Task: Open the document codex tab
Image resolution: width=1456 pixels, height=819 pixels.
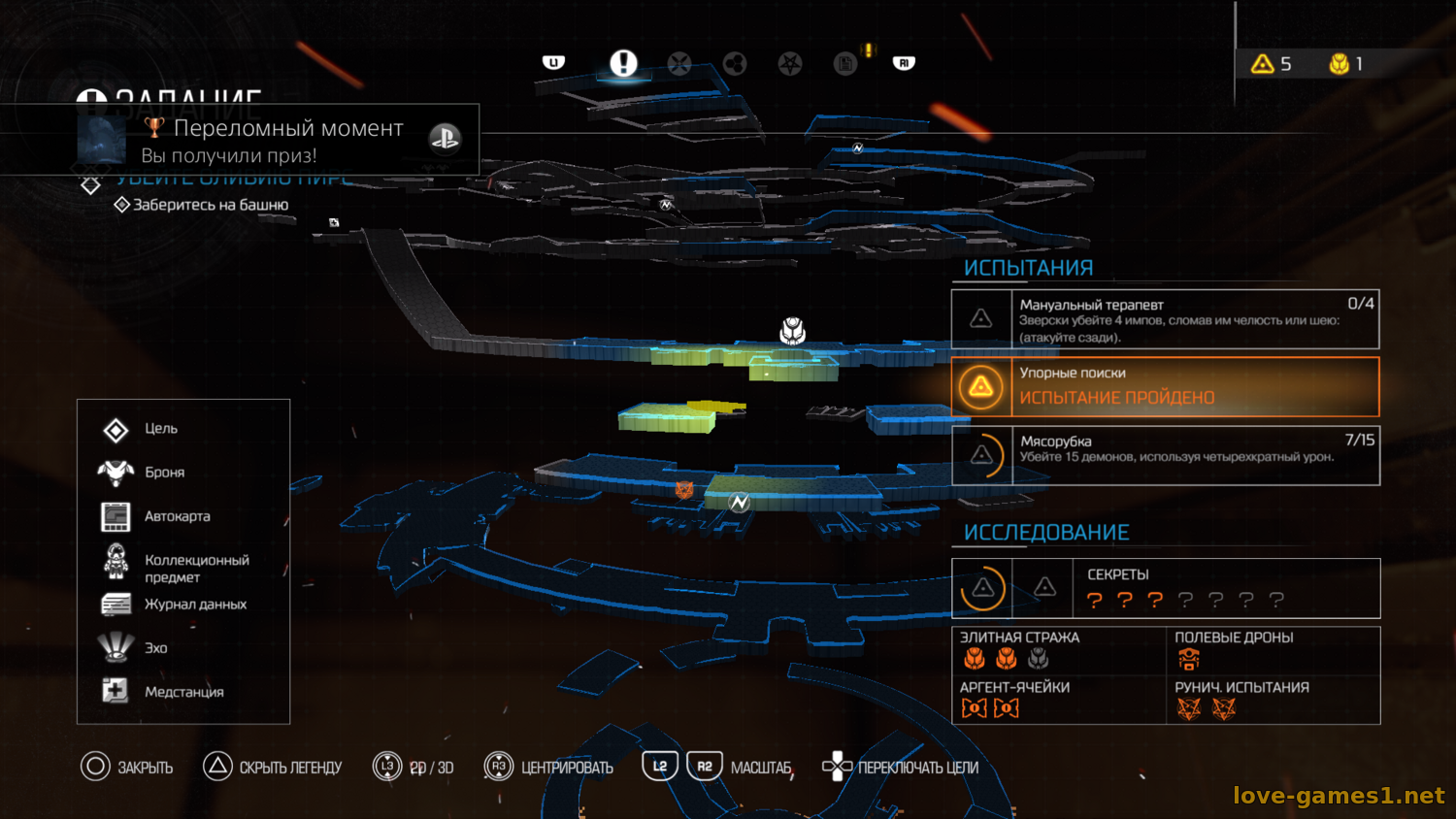Action: click(845, 64)
